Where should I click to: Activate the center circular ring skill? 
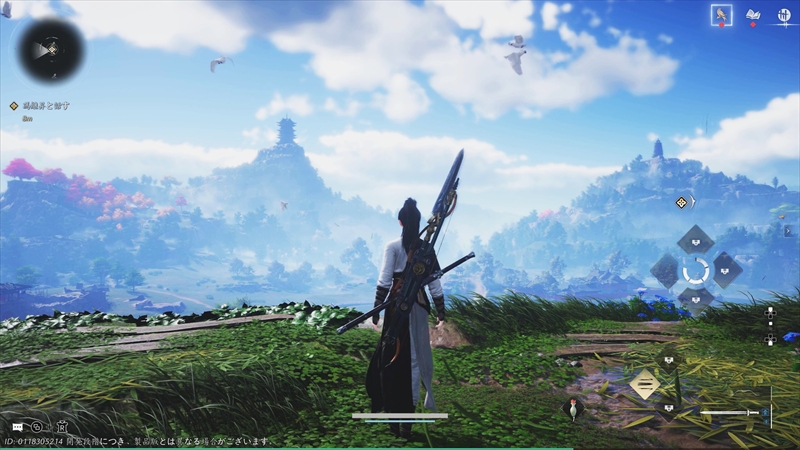click(695, 270)
